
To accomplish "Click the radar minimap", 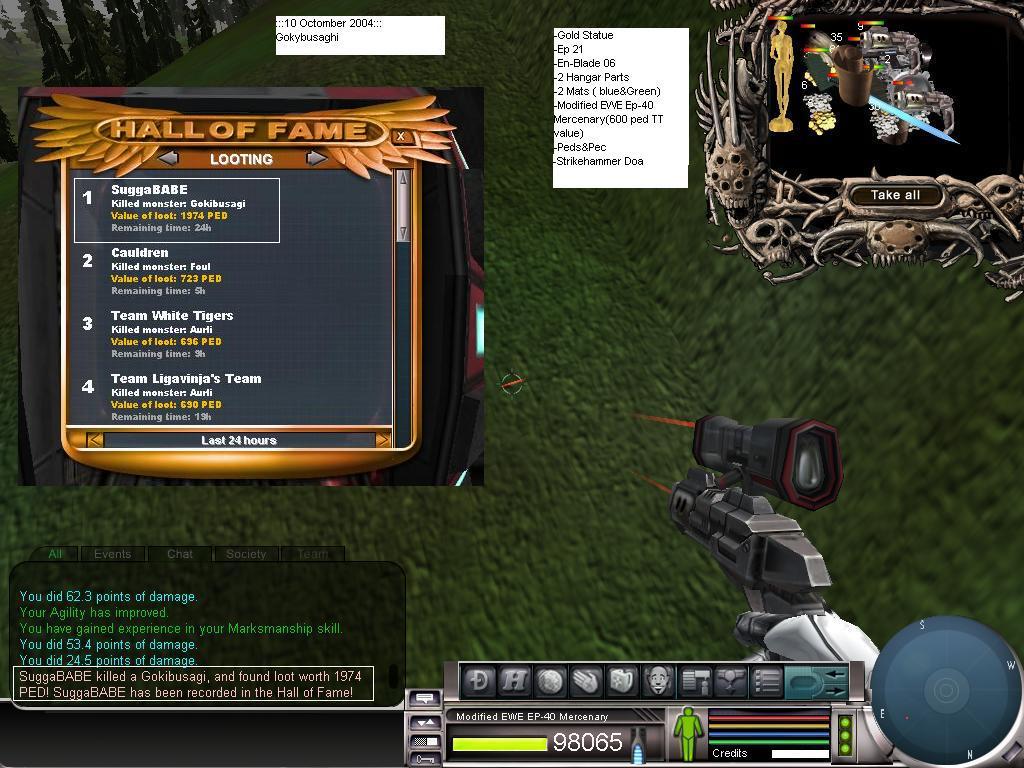I will [x=945, y=690].
